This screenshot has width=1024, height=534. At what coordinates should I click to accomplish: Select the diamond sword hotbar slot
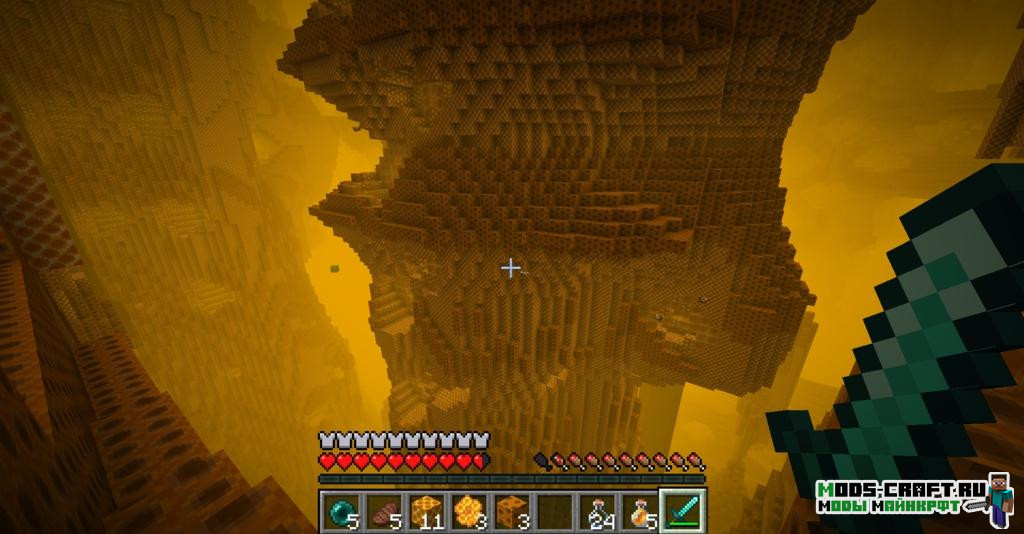click(684, 511)
